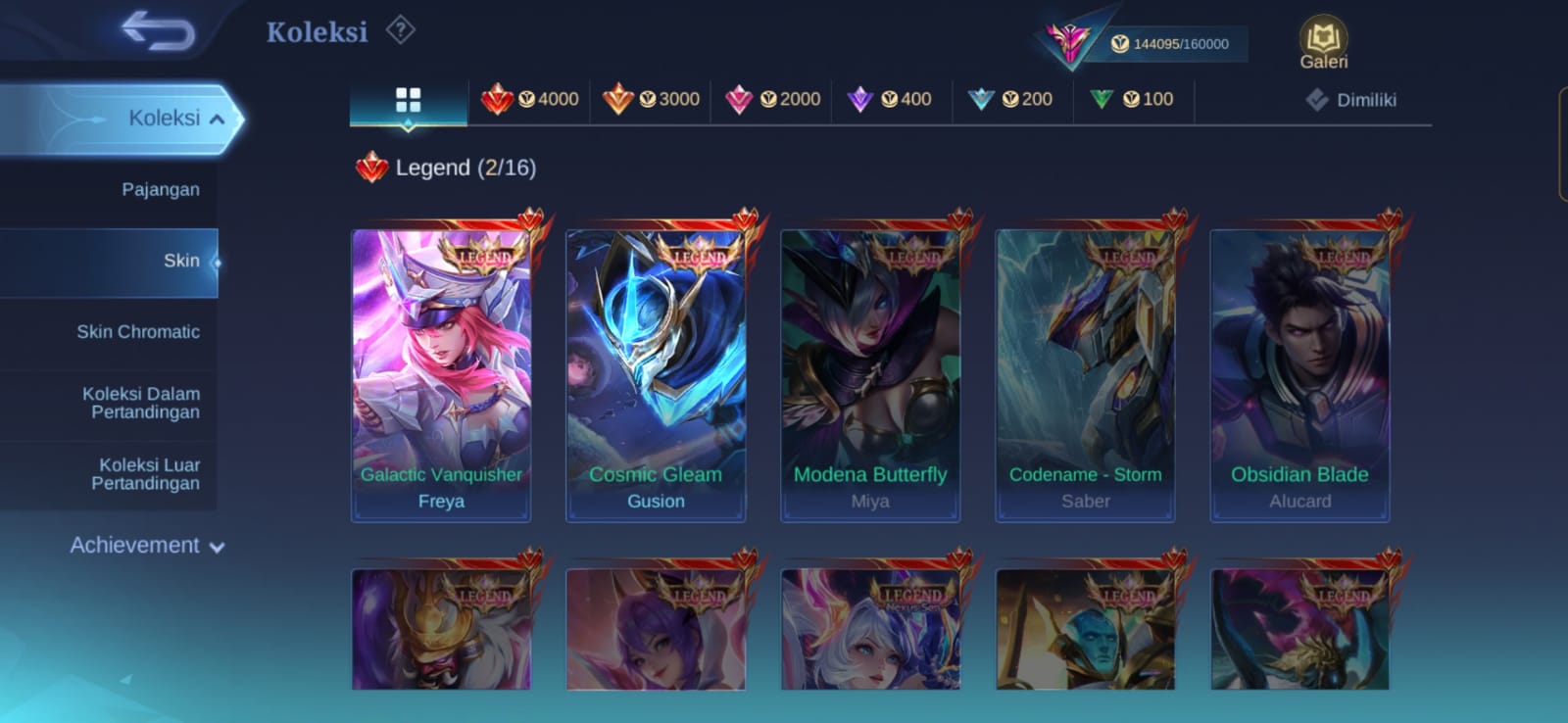Filter by the 2000 point tier

[x=773, y=99]
